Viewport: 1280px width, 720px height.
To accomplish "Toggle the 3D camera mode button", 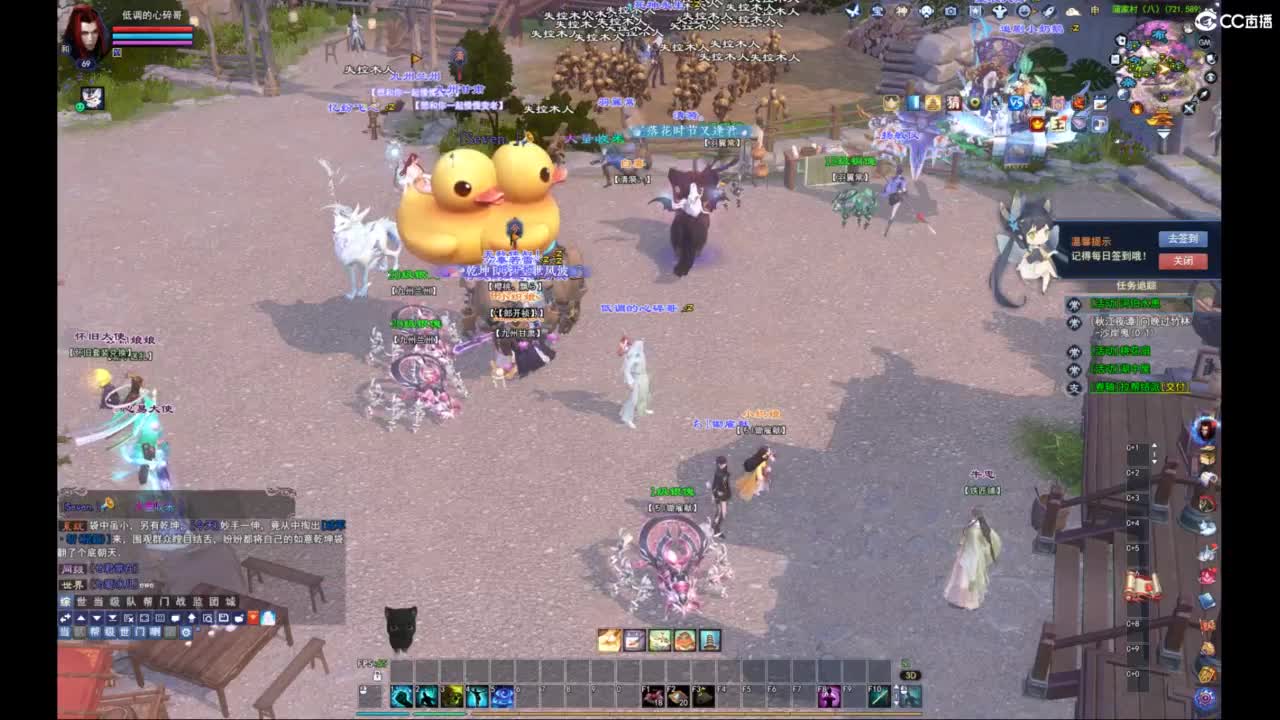I will tap(909, 676).
